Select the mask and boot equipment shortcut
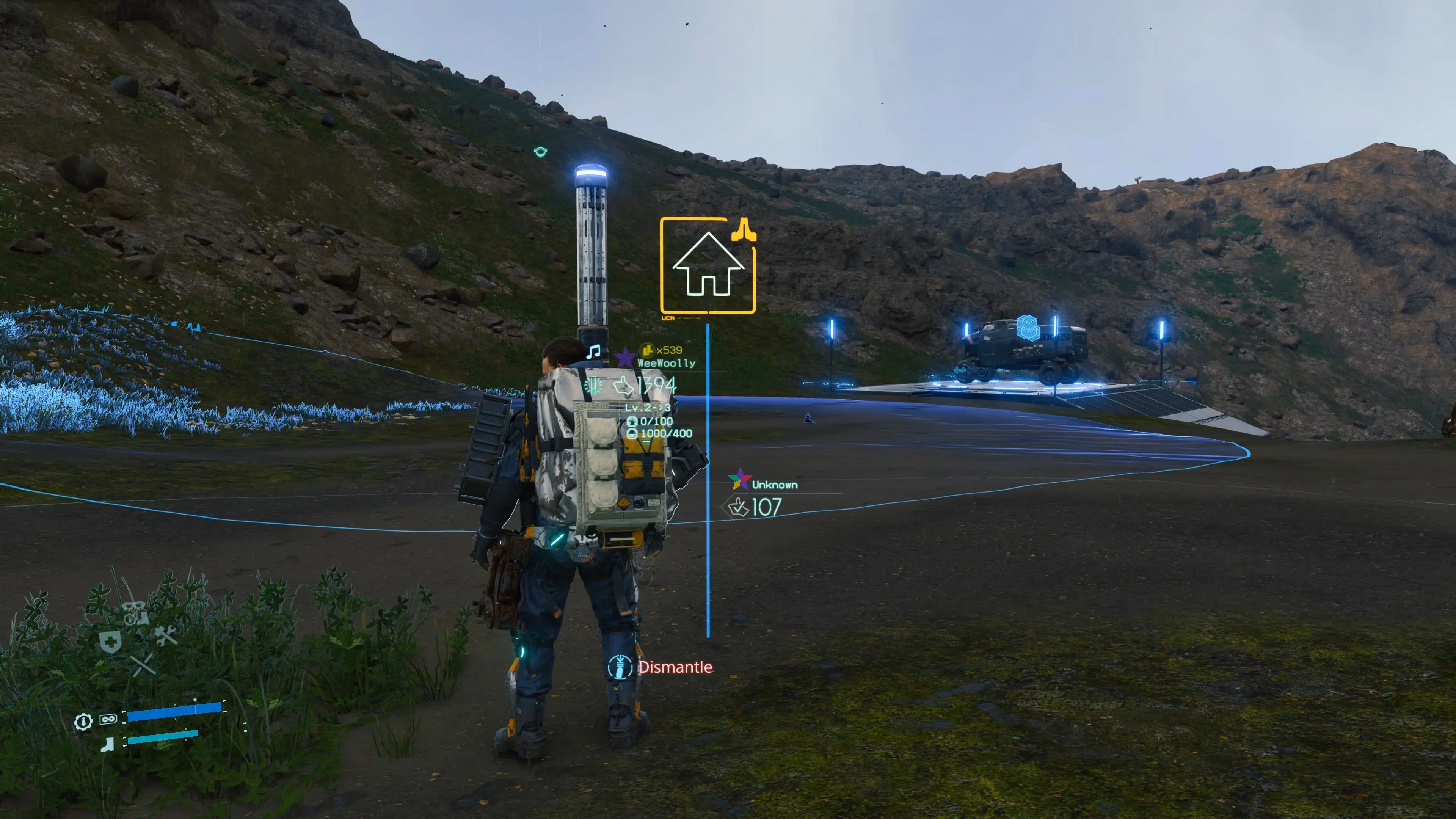1456x819 pixels. tap(135, 613)
